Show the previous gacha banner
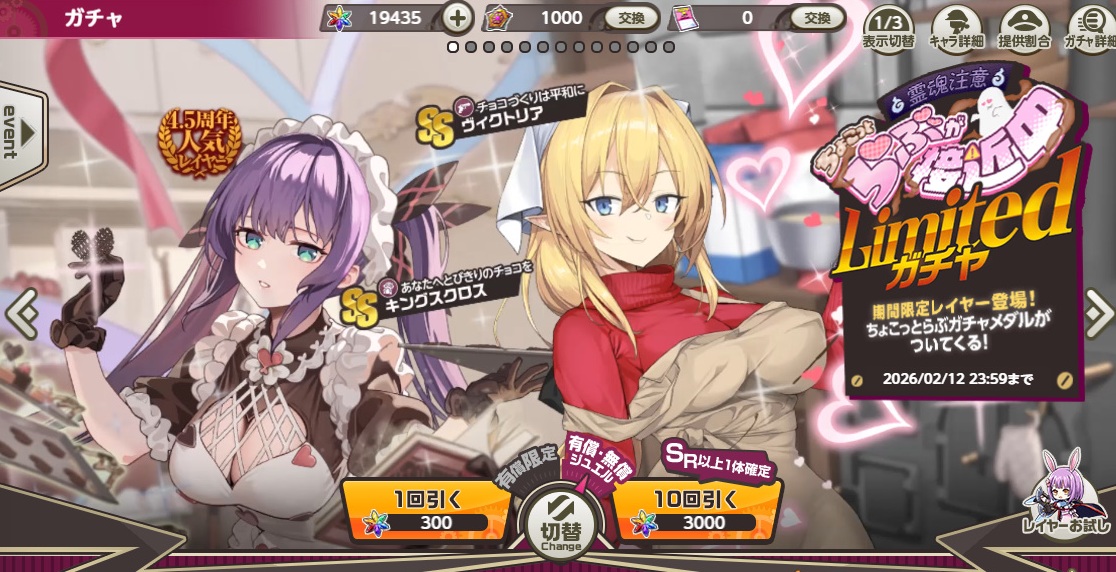The height and width of the screenshot is (572, 1116). point(20,314)
